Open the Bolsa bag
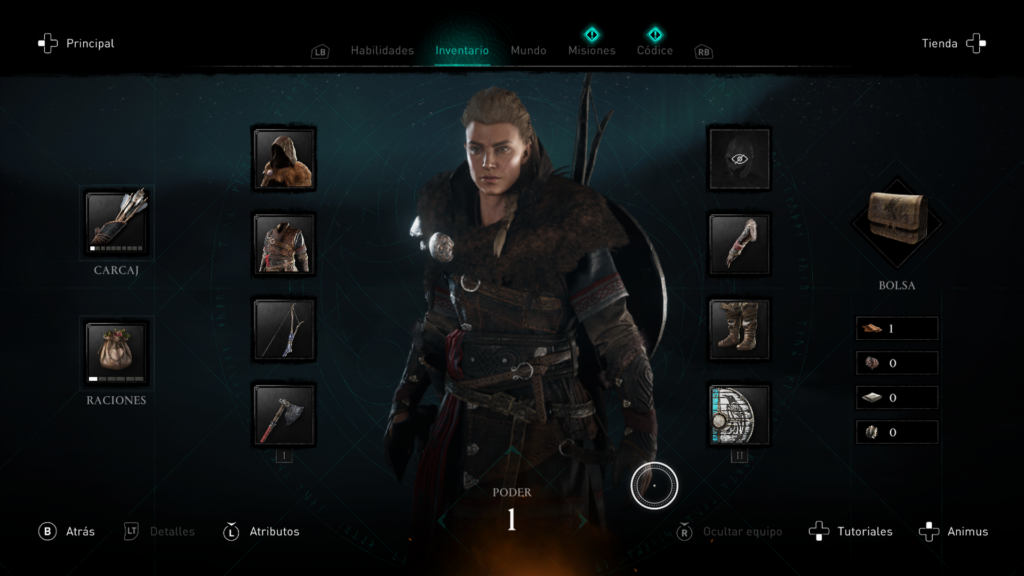The width and height of the screenshot is (1024, 576). click(x=896, y=220)
